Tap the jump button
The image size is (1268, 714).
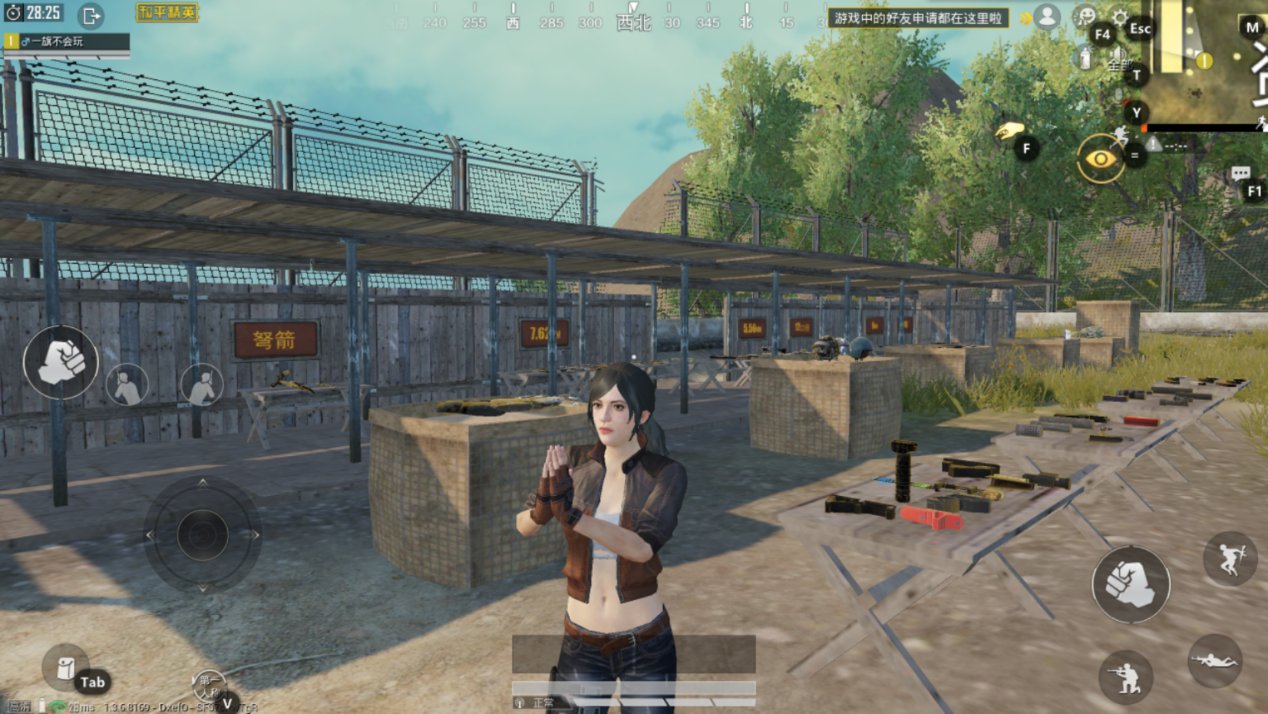(1229, 559)
